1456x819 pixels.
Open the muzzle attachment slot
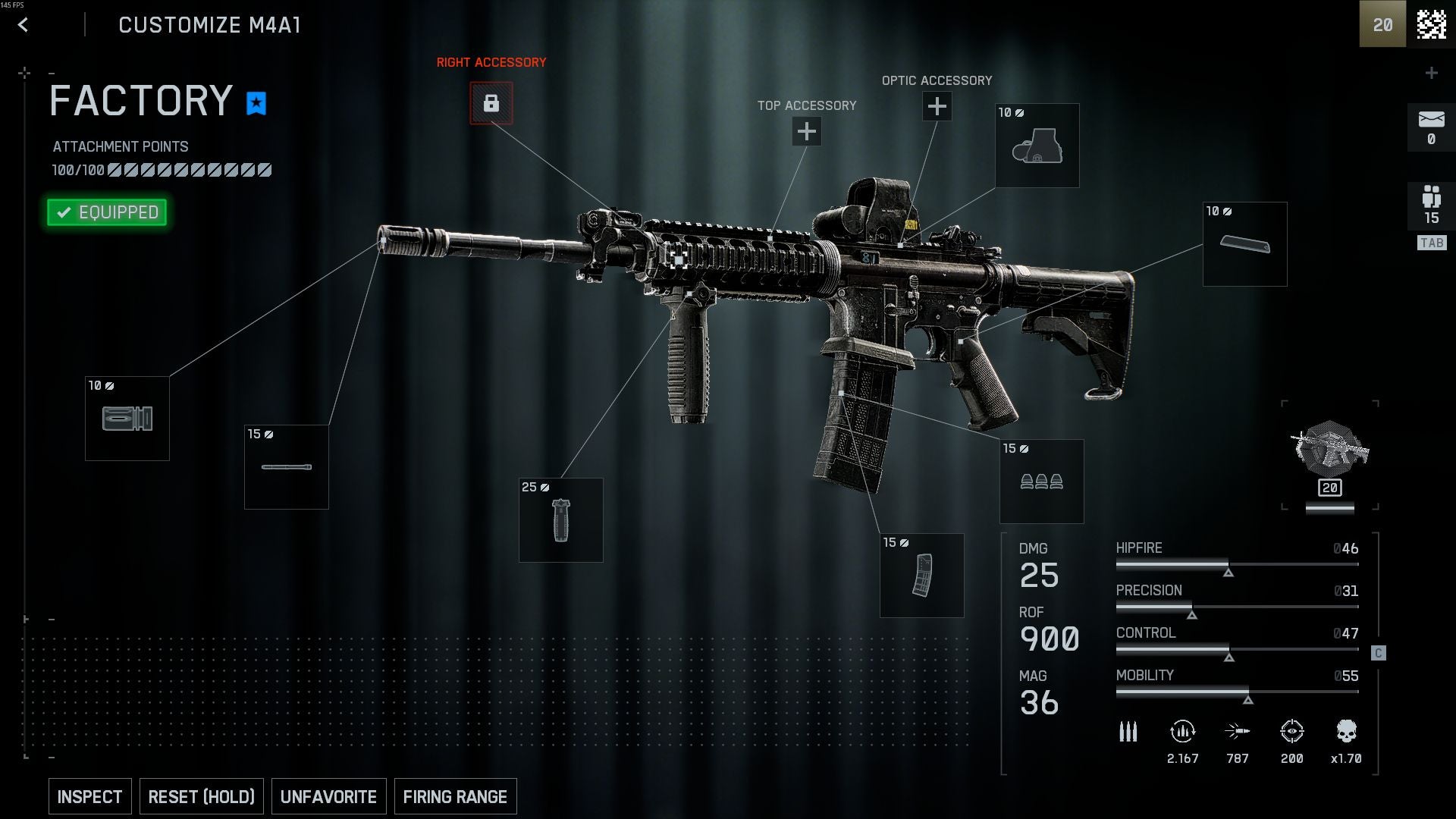click(127, 419)
